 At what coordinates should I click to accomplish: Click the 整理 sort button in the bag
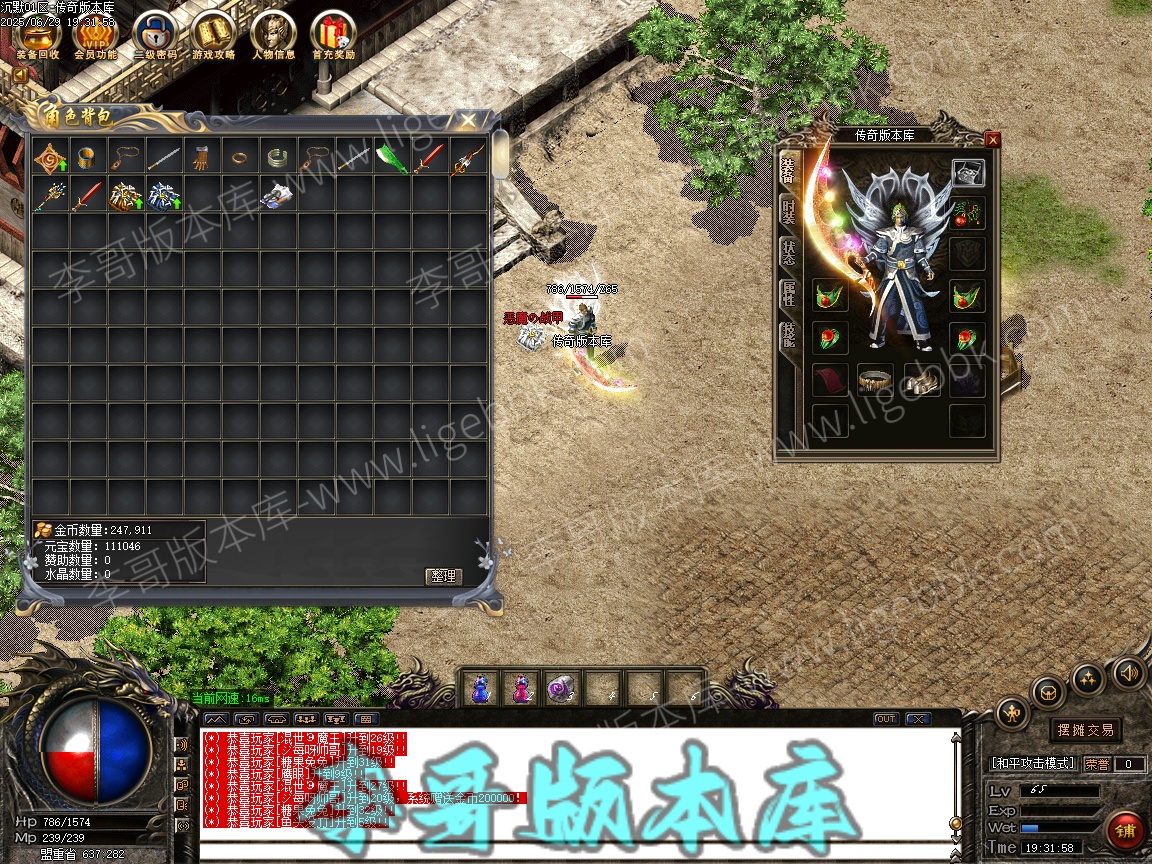point(442,576)
